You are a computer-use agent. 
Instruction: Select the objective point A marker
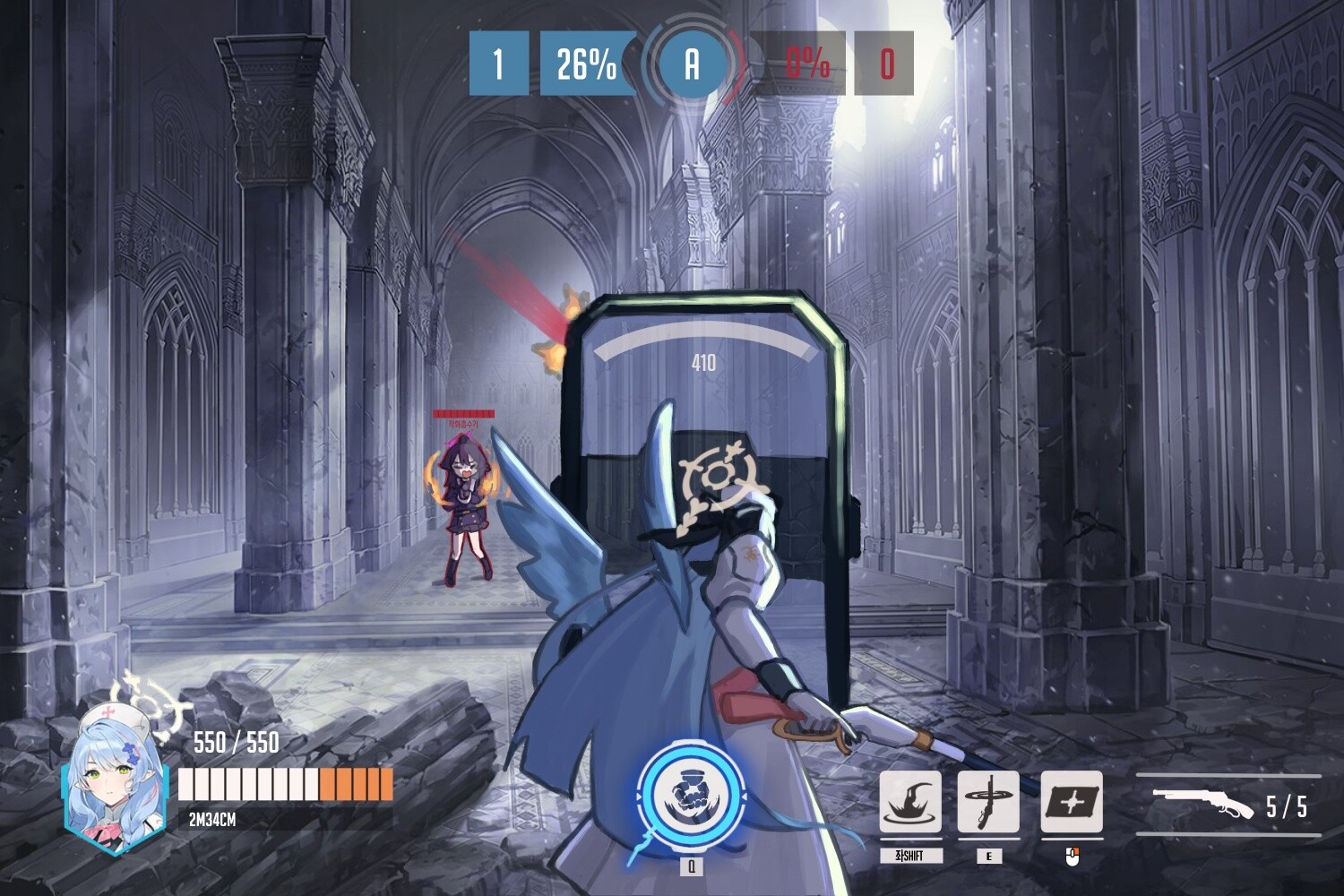[692, 64]
